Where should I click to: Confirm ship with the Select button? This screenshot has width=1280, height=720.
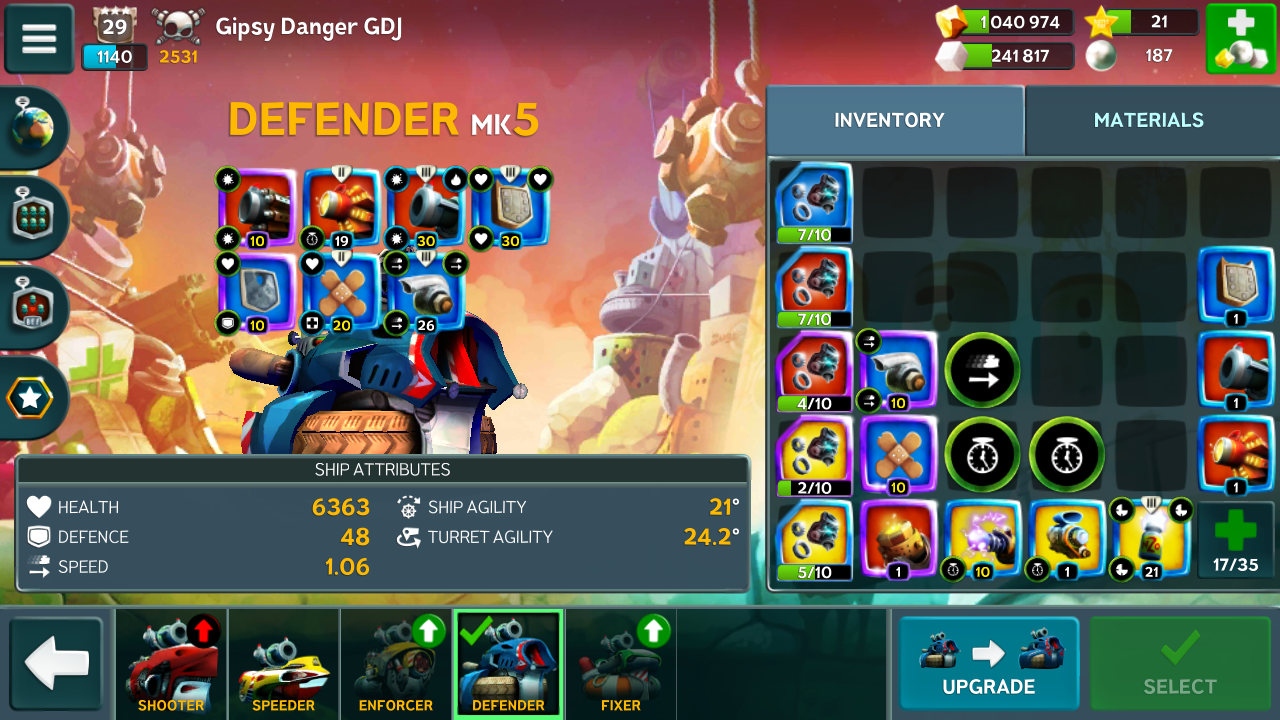(x=1179, y=663)
